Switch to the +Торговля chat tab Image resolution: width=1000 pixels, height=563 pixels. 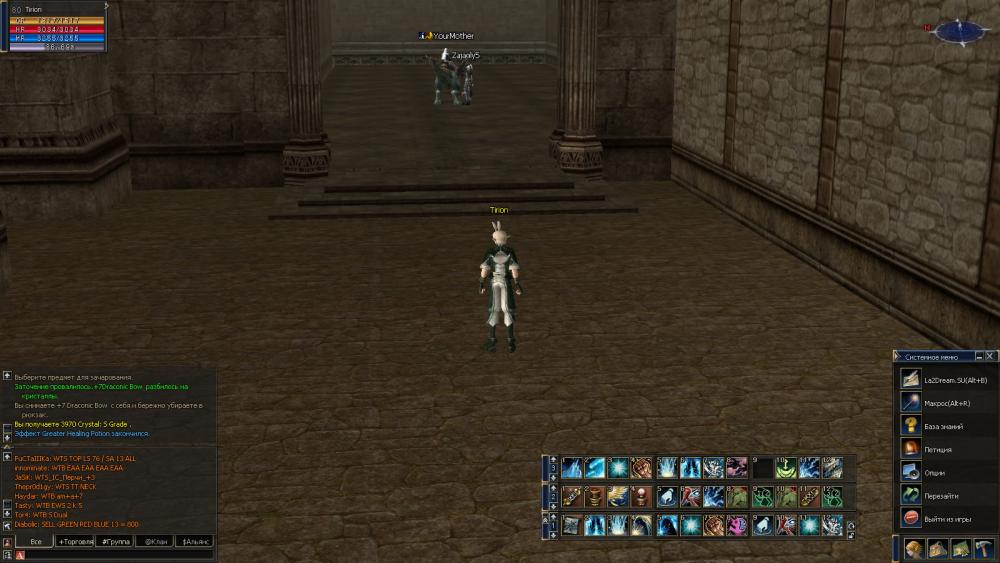[x=76, y=541]
